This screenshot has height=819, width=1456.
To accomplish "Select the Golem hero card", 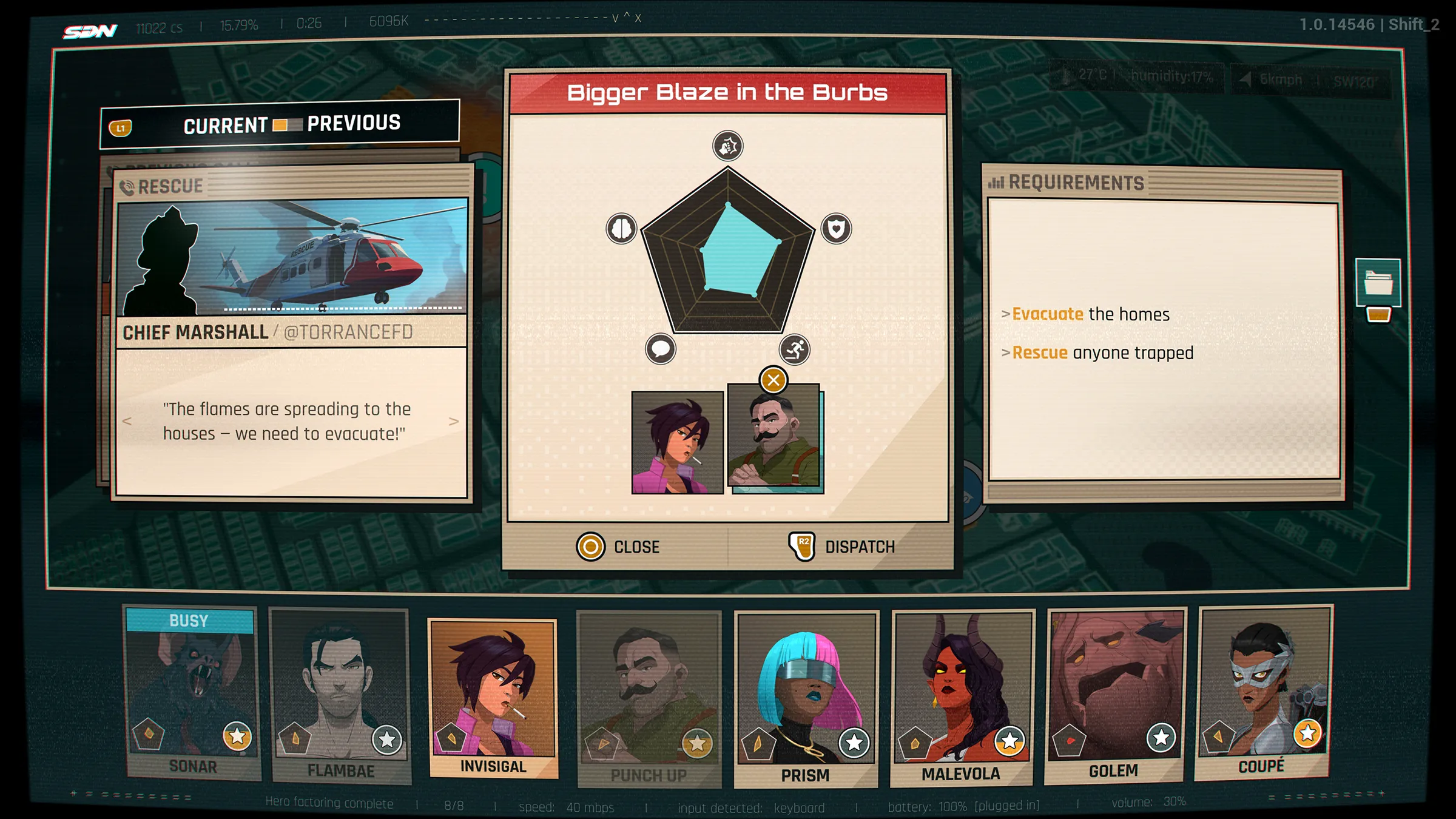I will pos(1115,693).
